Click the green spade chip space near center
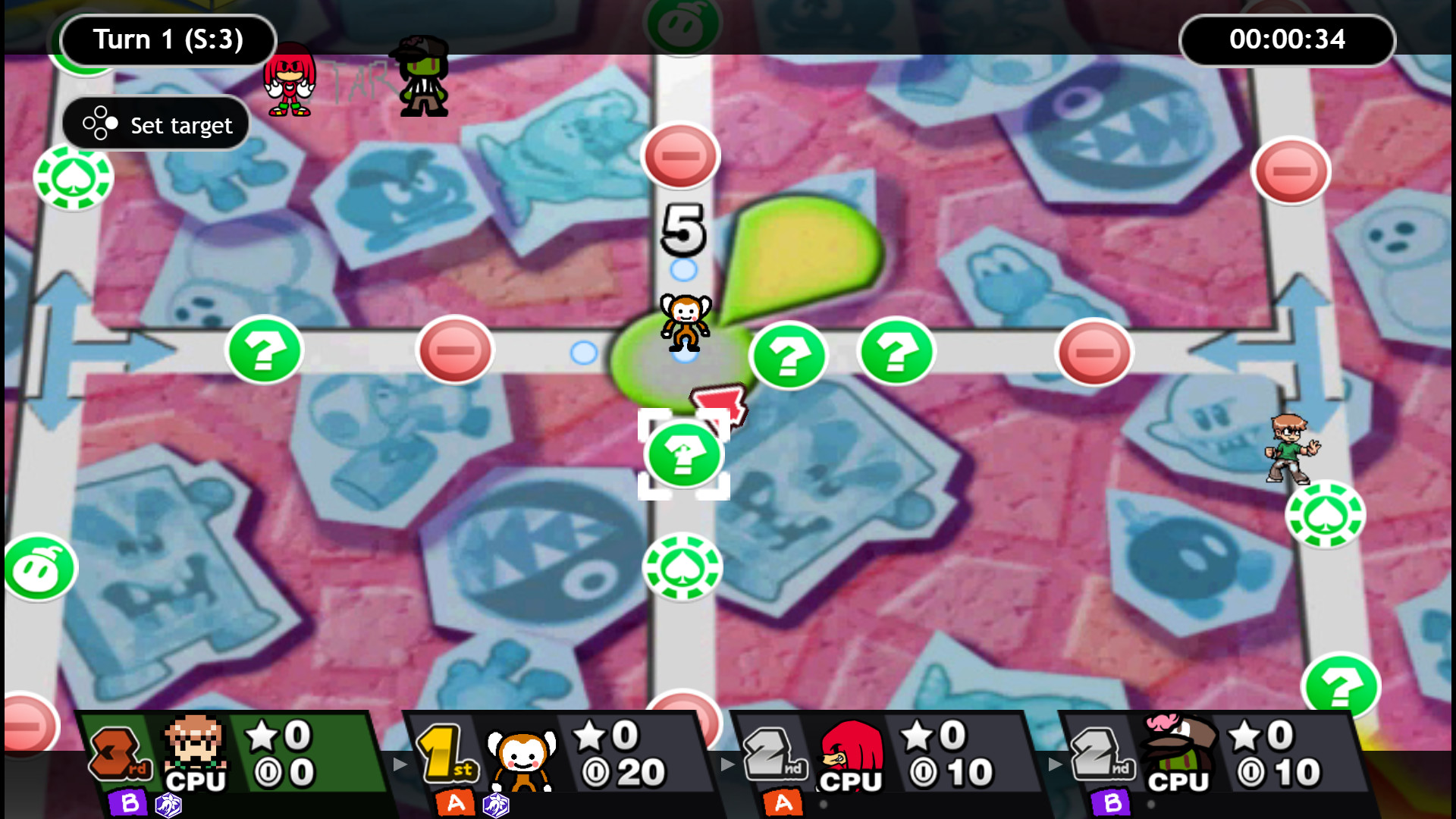The width and height of the screenshot is (1456, 819). tap(682, 566)
